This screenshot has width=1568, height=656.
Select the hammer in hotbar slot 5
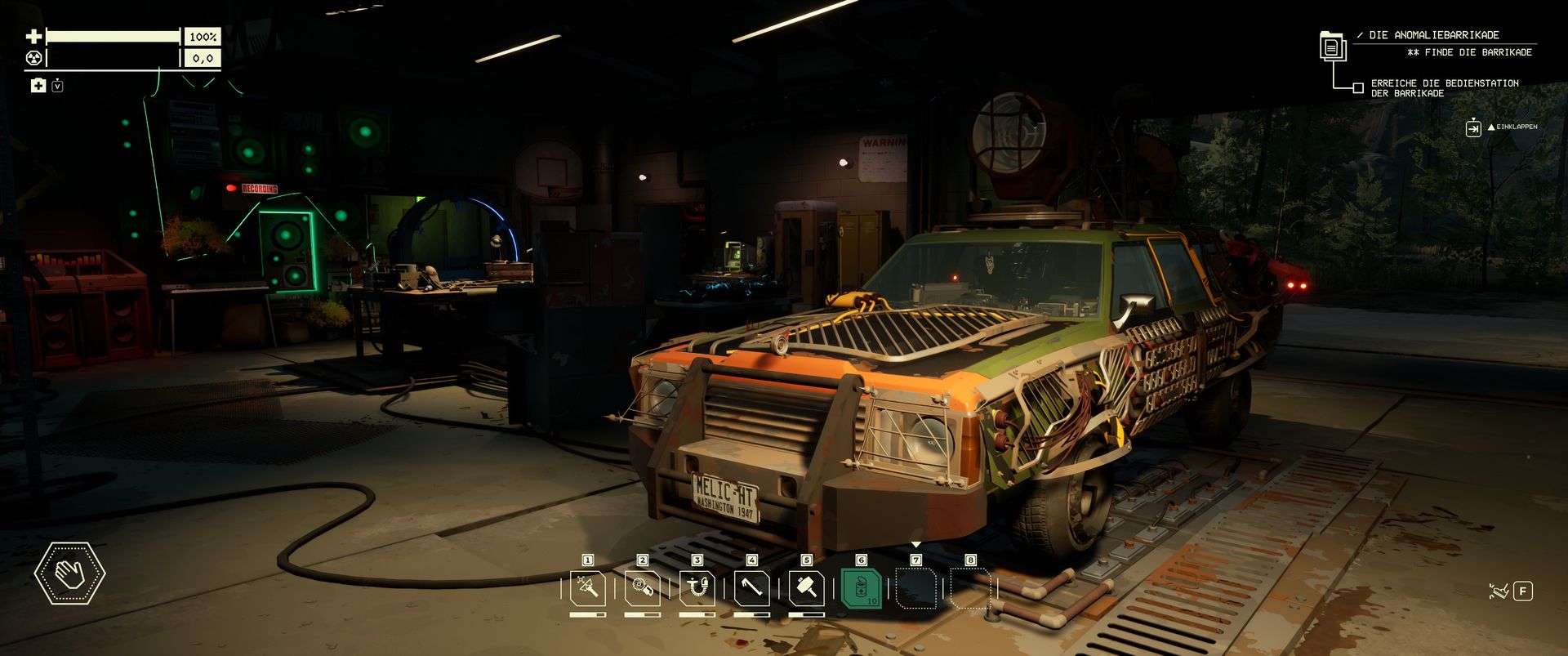click(x=806, y=587)
